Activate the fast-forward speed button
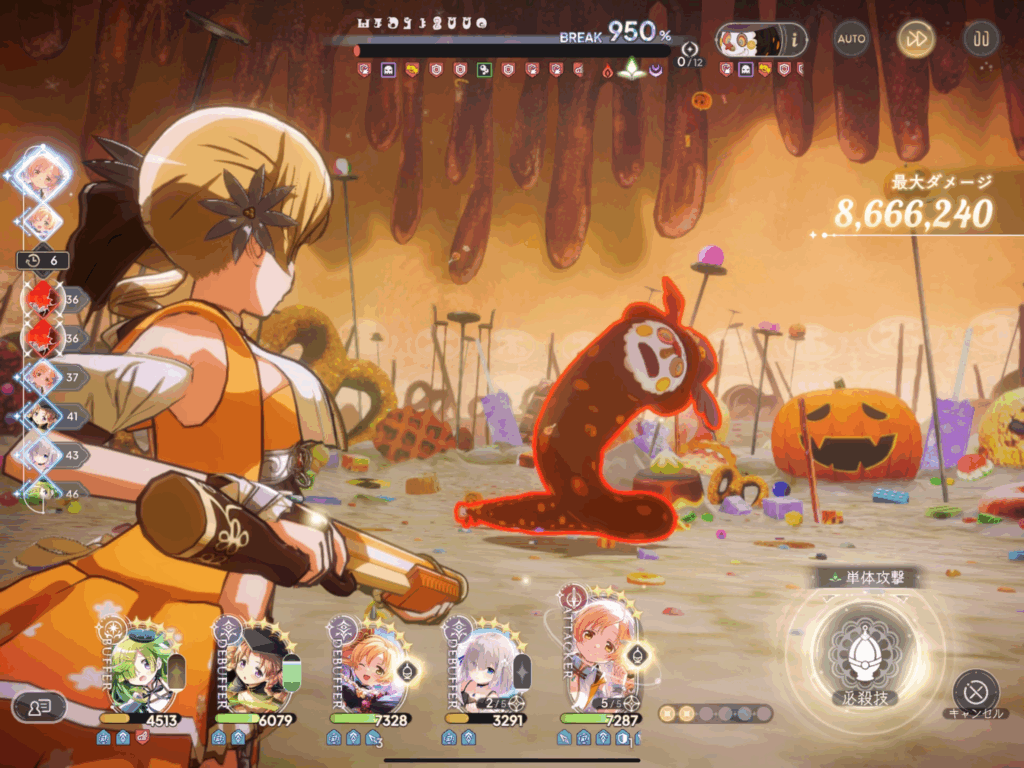Image resolution: width=1024 pixels, height=768 pixels. (x=915, y=39)
